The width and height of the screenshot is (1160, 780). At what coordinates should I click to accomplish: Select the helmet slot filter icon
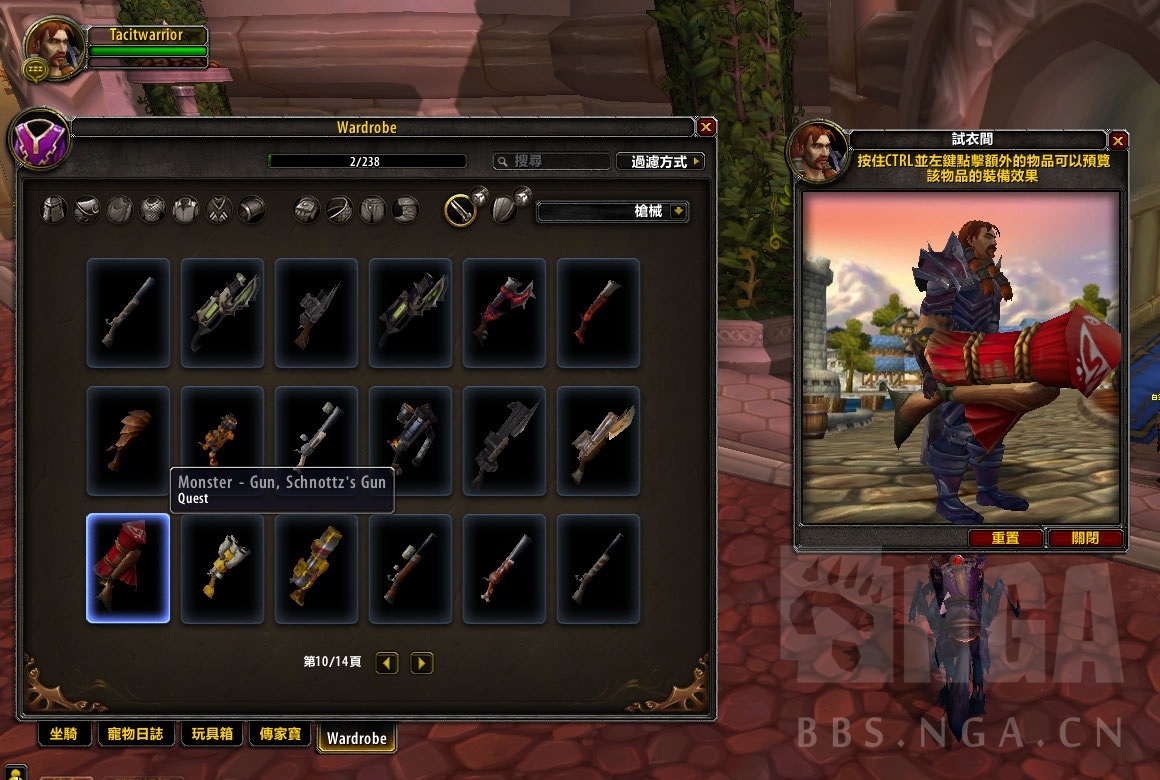tap(53, 210)
